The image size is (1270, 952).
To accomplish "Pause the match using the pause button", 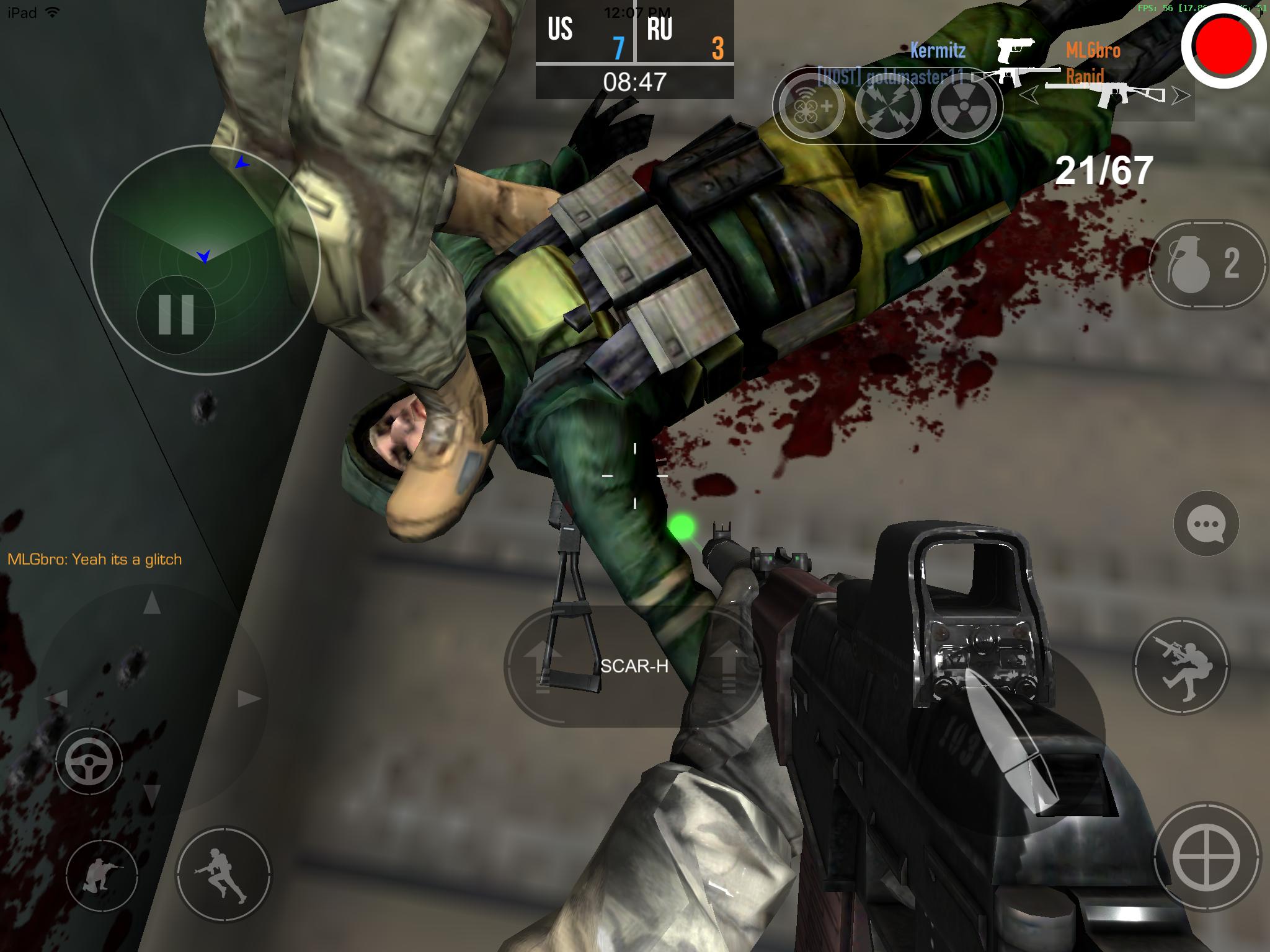I will coord(176,315).
